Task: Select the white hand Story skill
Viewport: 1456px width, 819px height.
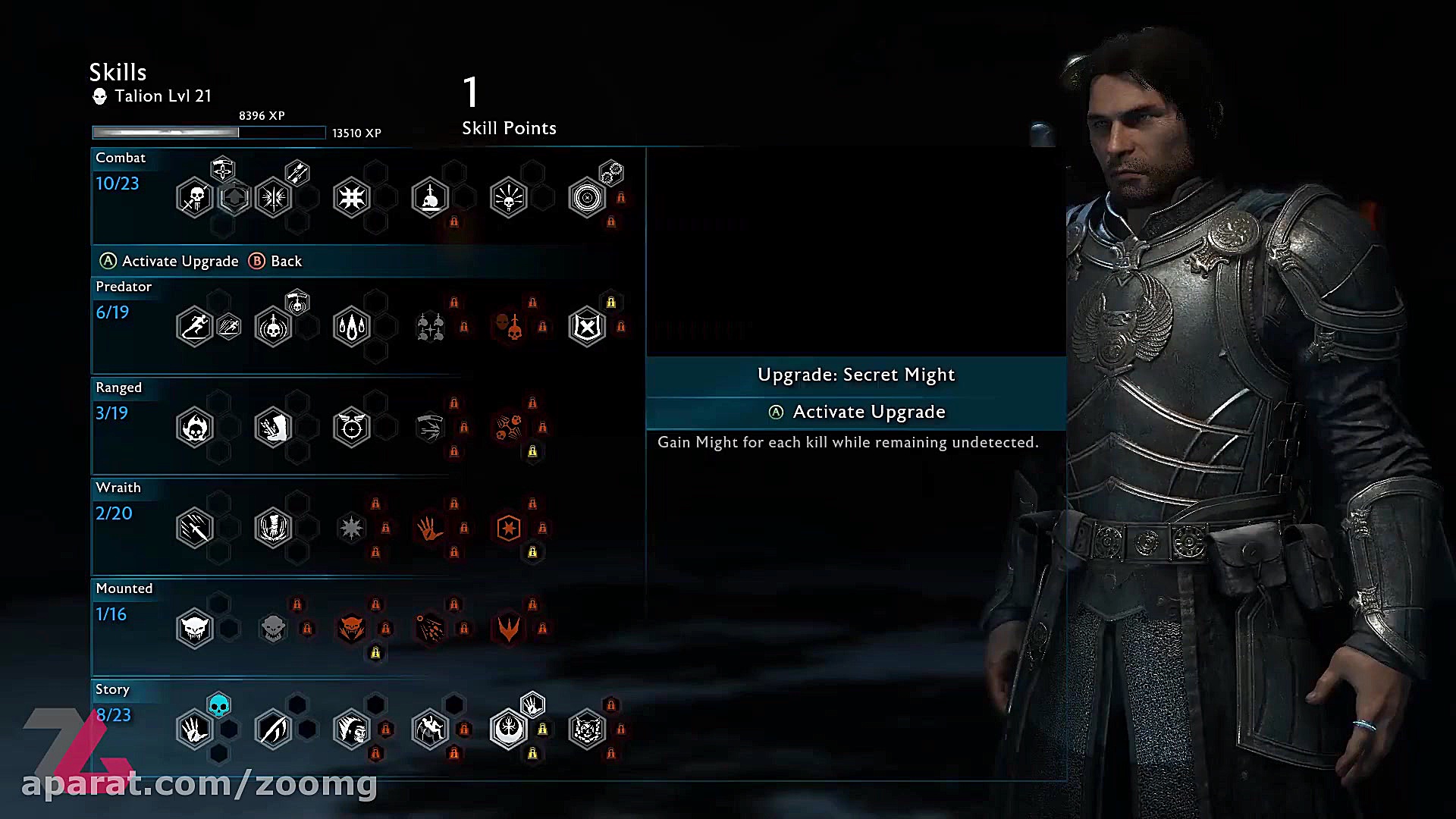Action: coord(195,730)
